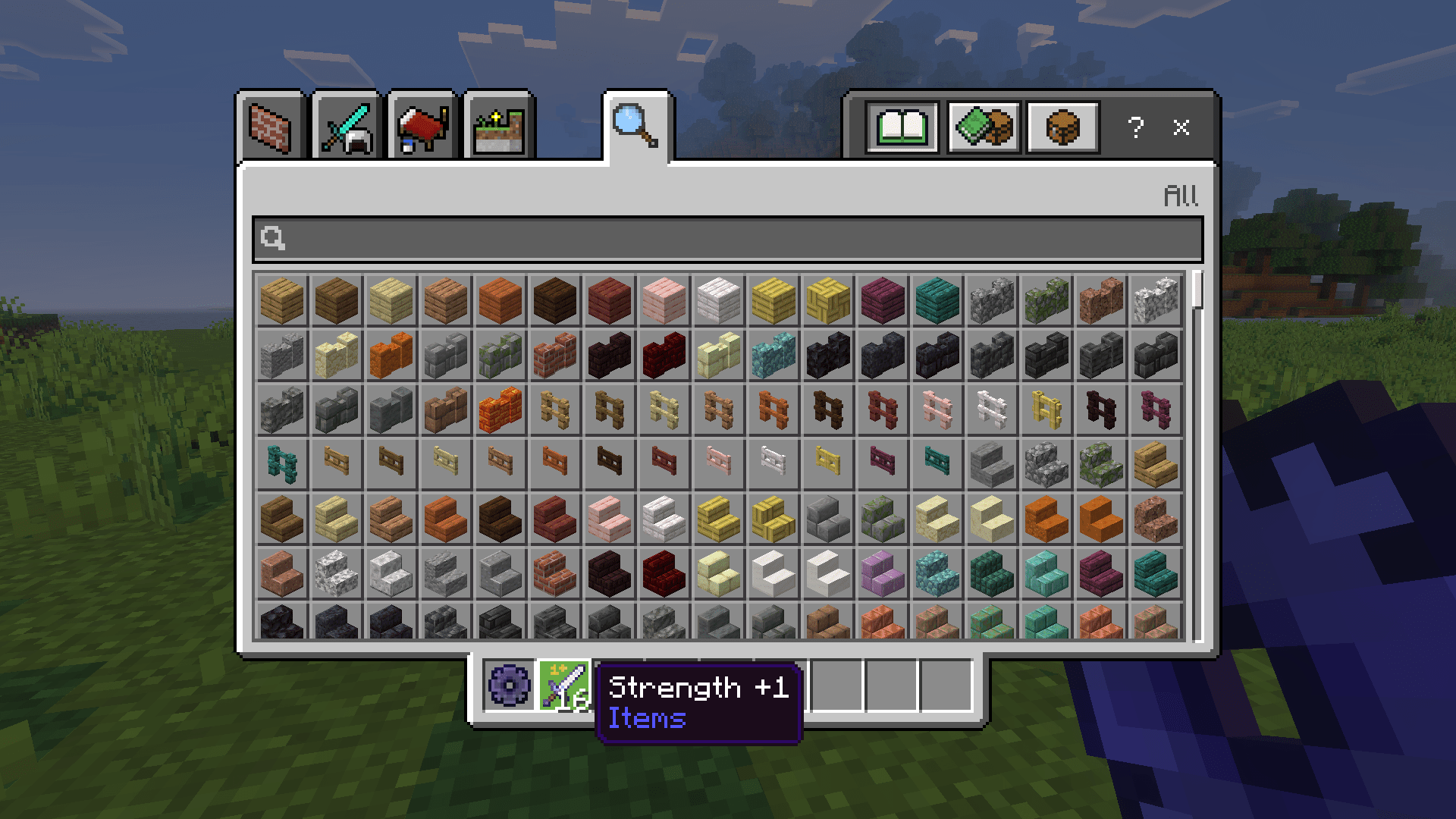The image size is (1456, 819).
Task: Select the bundle icon in the top bar
Action: 1062,127
